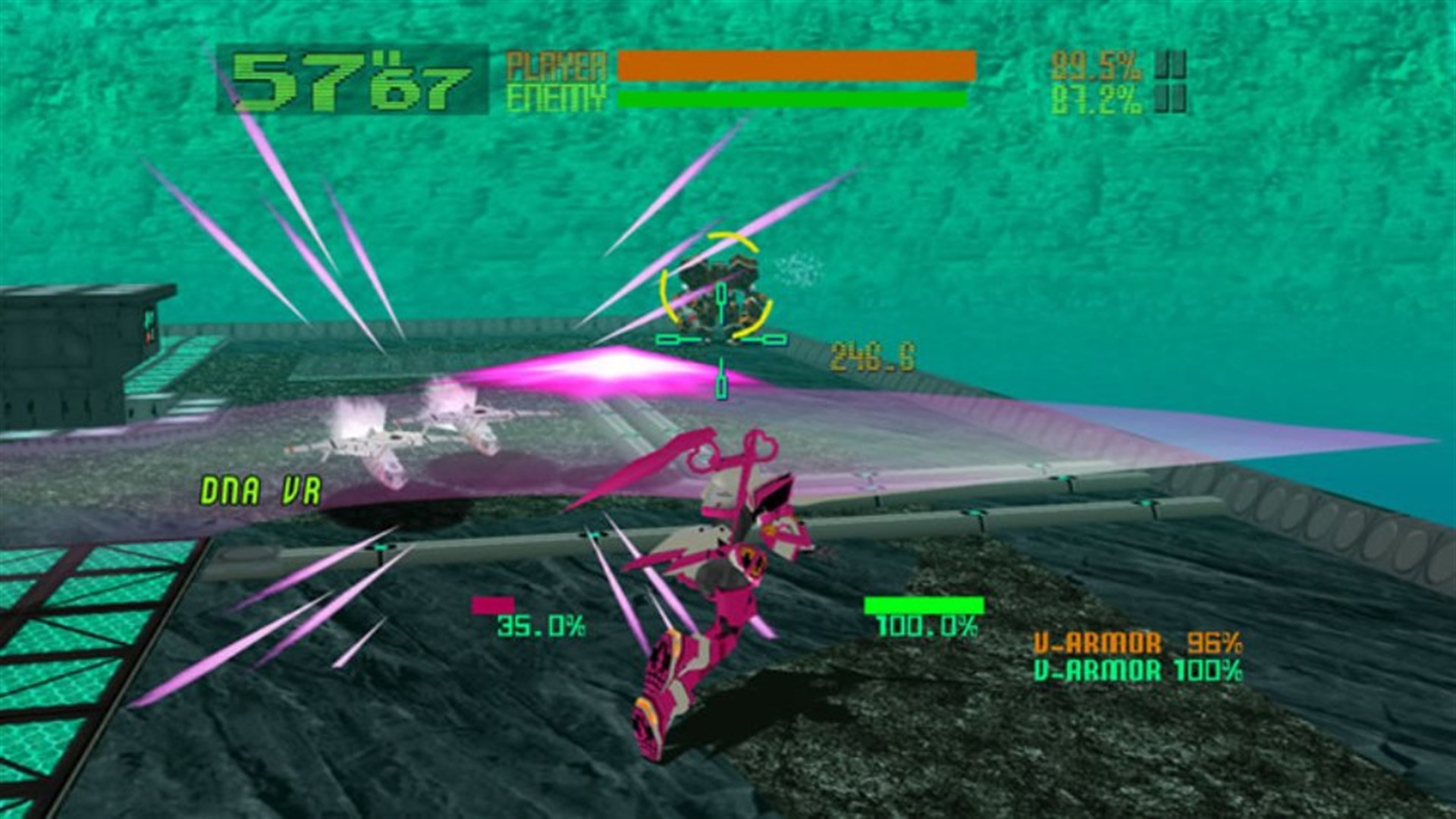Click the pause bars beside the 87.2% readout
This screenshot has height=819, width=1456.
tap(1171, 99)
